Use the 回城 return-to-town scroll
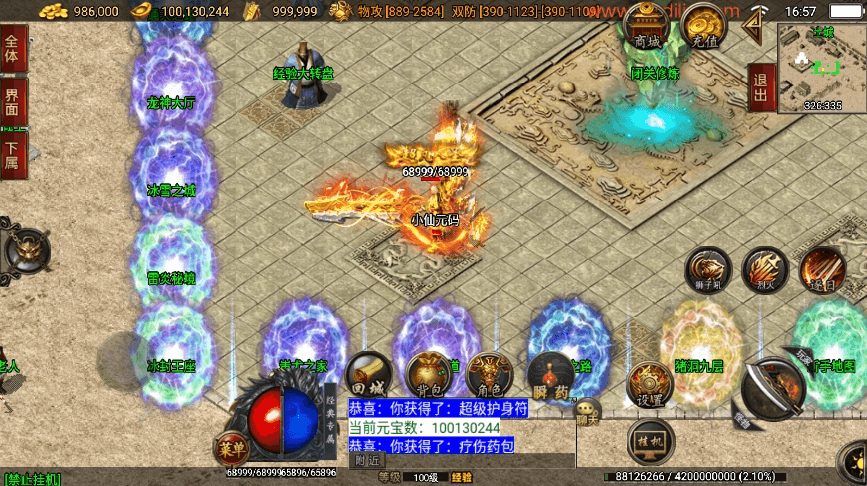Image resolution: width=867 pixels, height=486 pixels. pyautogui.click(x=365, y=375)
